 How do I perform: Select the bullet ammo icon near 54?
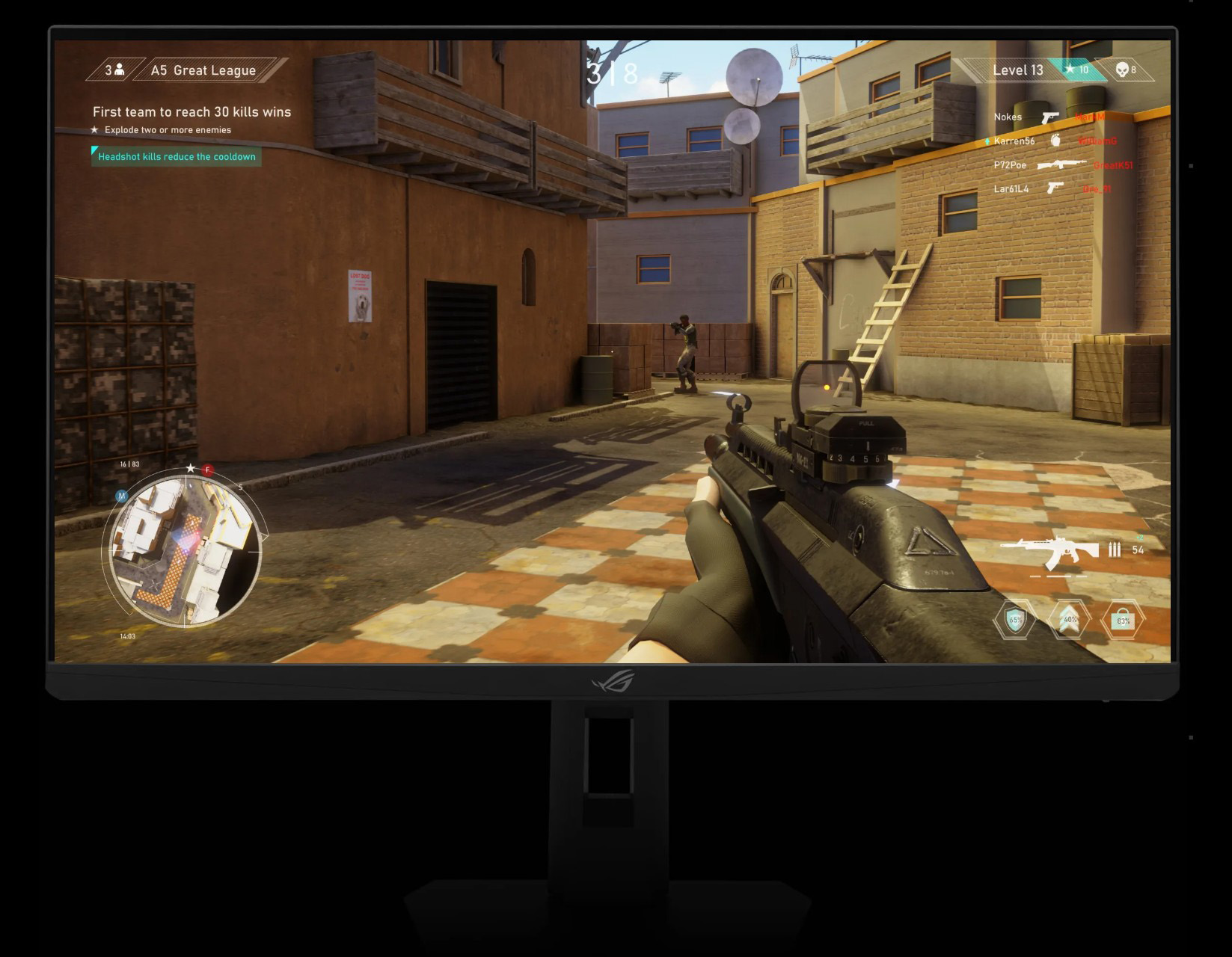point(1115,550)
